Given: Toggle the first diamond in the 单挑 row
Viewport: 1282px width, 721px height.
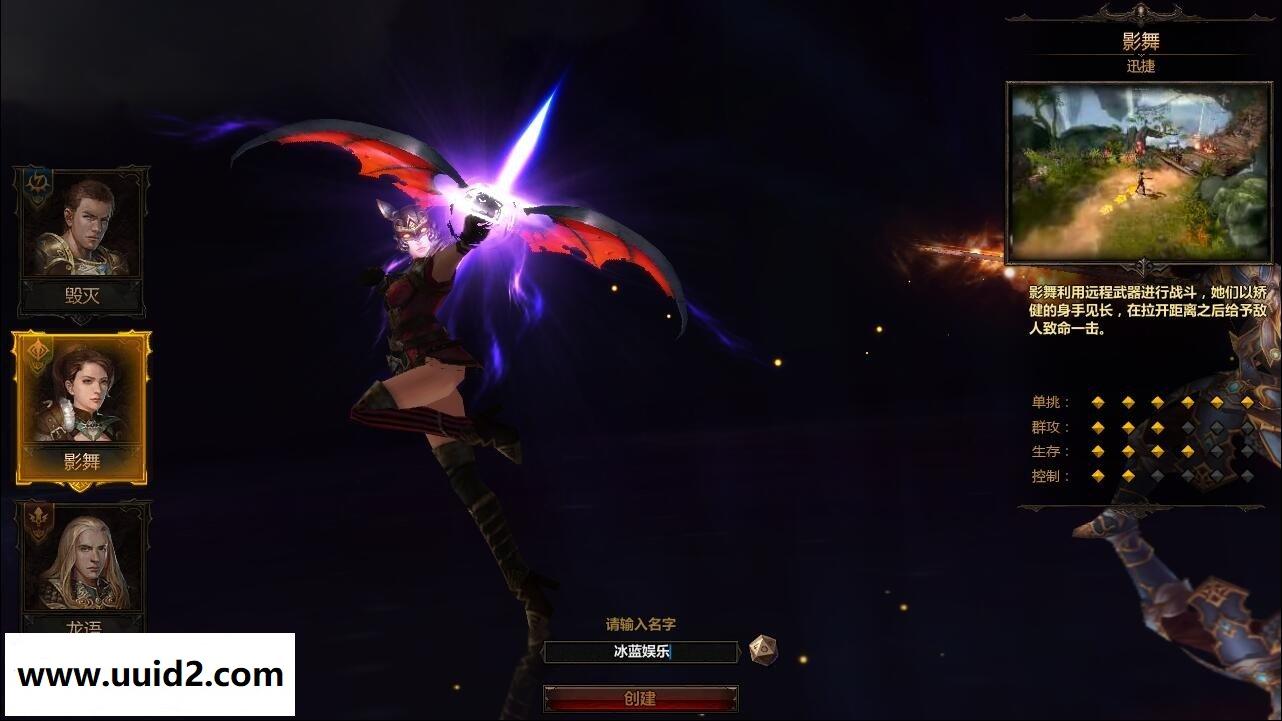Looking at the screenshot, I should pos(1098,402).
